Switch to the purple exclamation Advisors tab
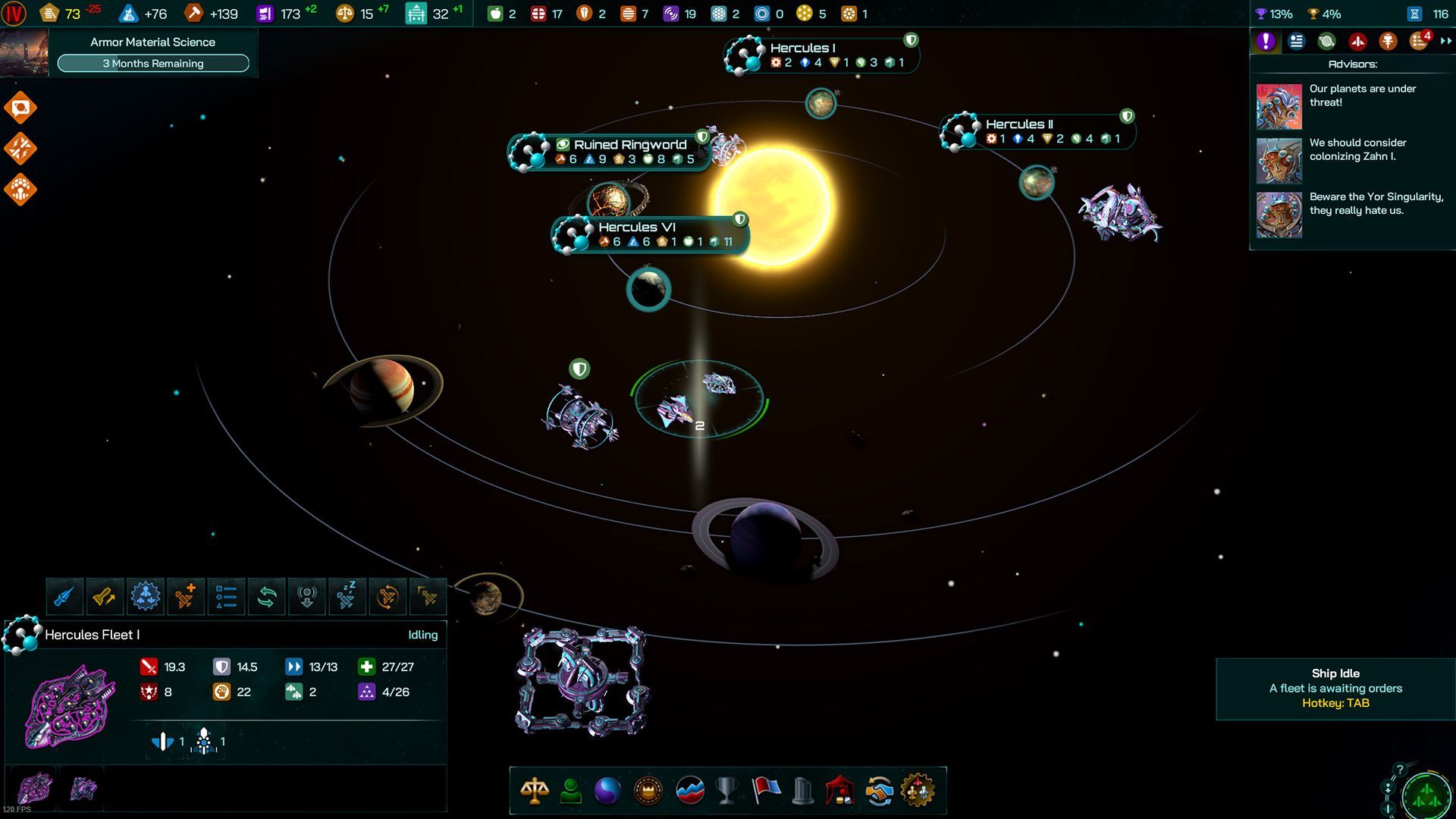This screenshot has width=1456, height=819. coord(1266,42)
